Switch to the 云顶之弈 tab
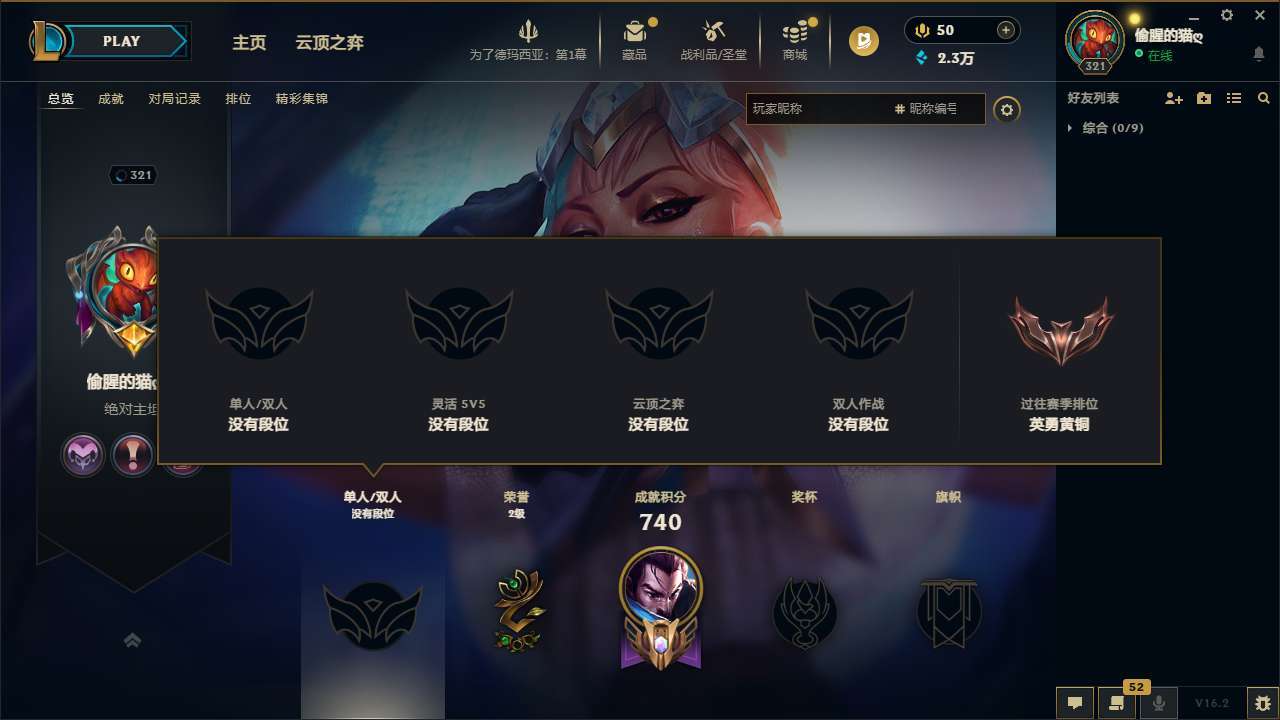This screenshot has width=1280, height=720. click(x=329, y=43)
